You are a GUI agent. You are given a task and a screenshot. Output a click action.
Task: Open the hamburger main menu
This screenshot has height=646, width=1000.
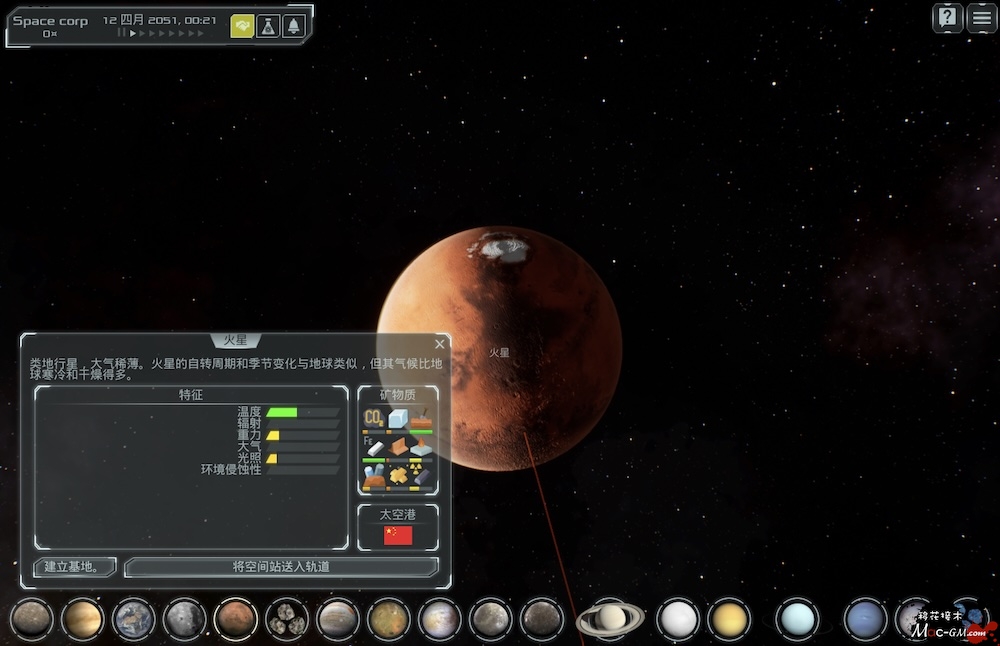[x=982, y=18]
